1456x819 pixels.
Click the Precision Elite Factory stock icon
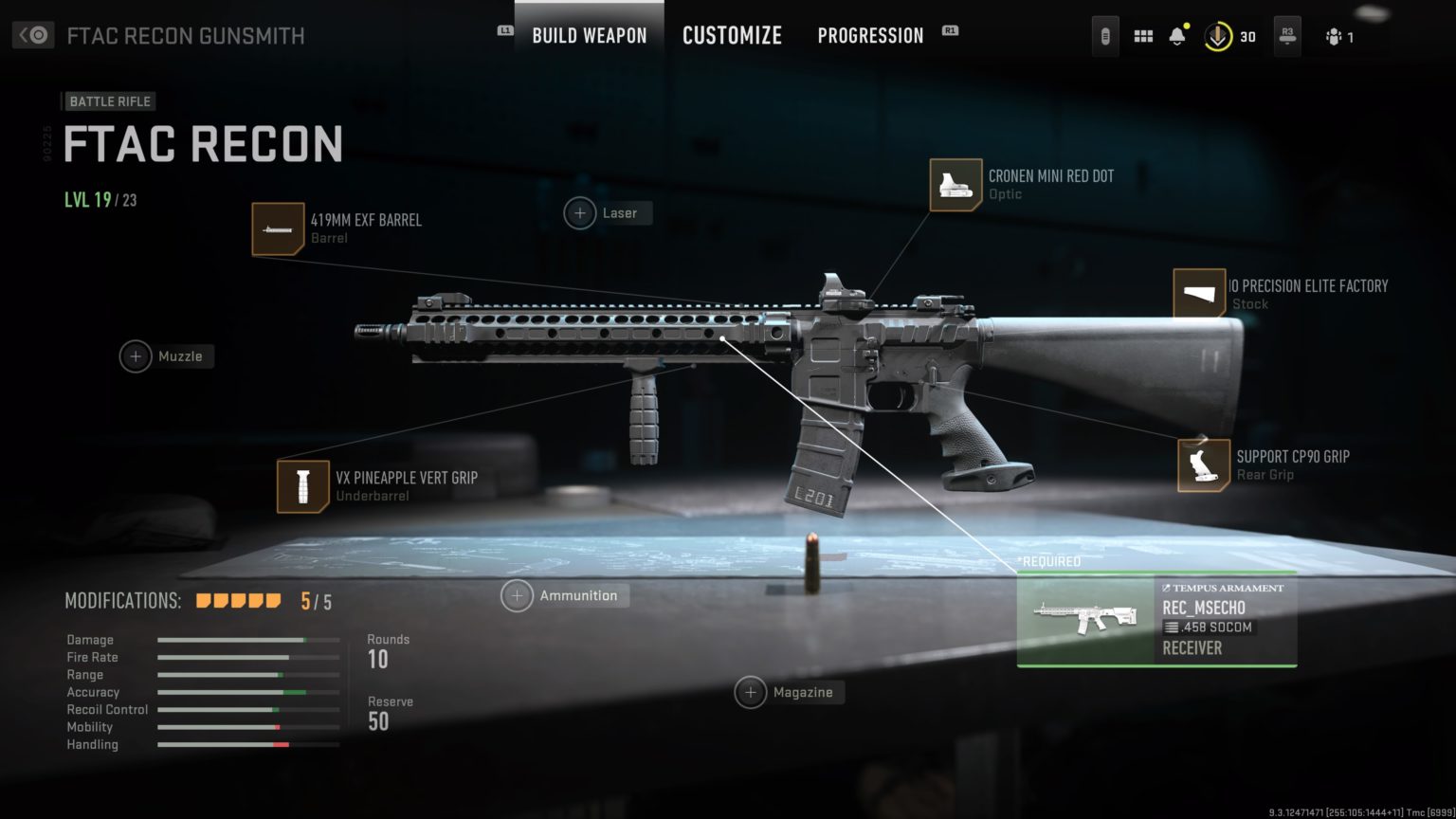tap(1201, 295)
